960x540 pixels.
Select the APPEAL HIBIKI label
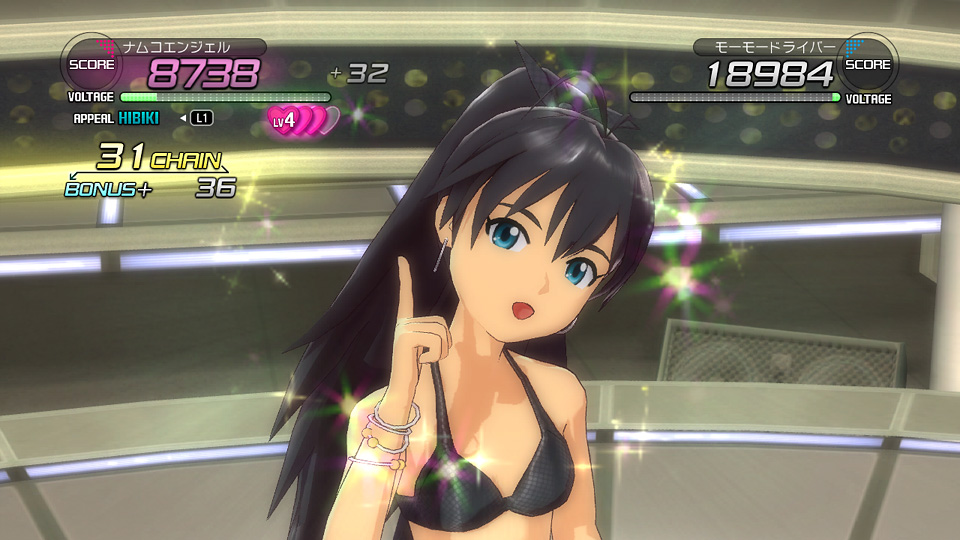pyautogui.click(x=117, y=118)
